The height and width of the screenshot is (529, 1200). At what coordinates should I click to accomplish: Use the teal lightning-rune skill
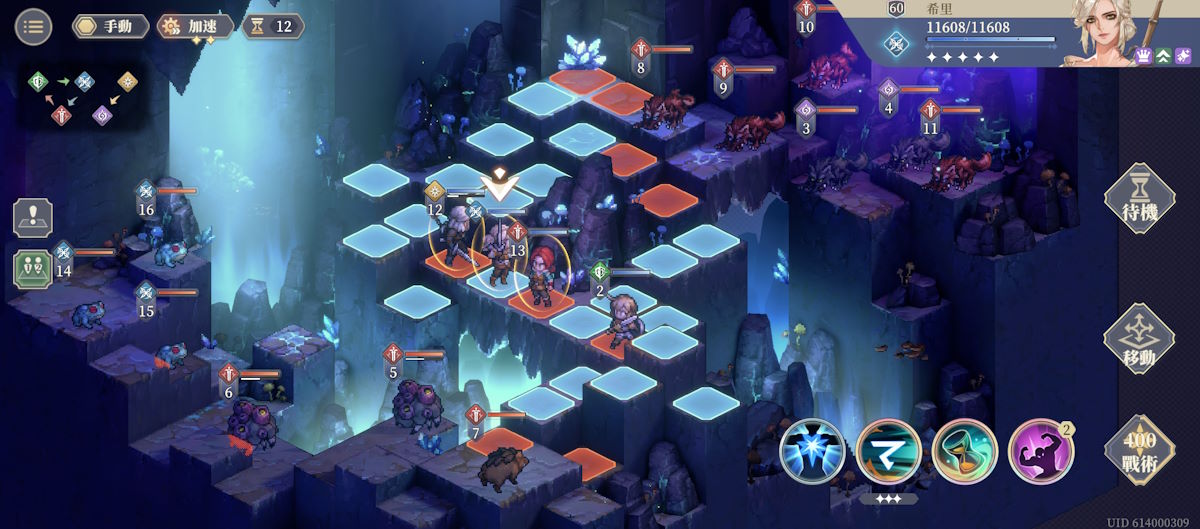[x=888, y=452]
